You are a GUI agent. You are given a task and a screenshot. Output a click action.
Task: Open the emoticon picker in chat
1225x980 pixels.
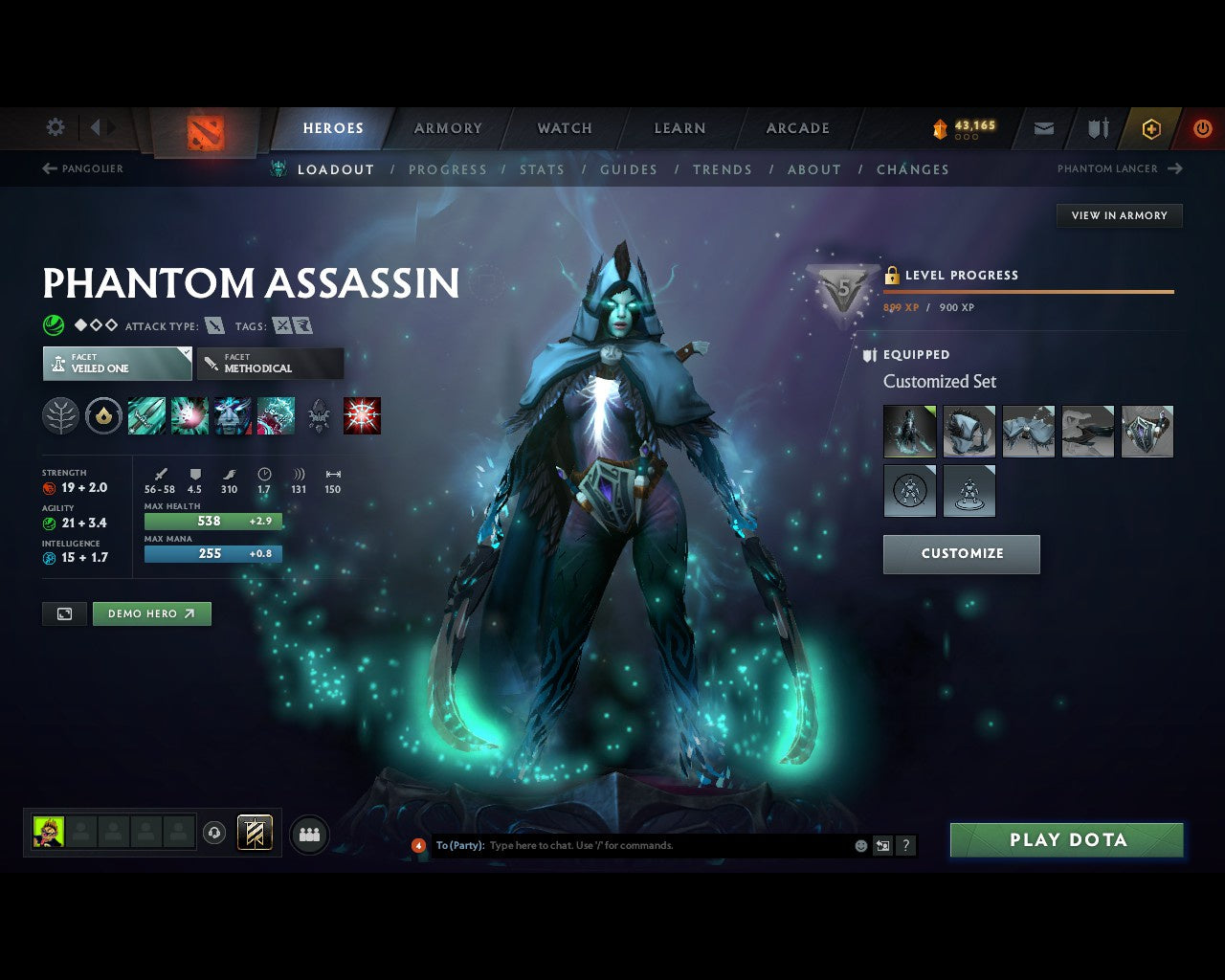(859, 845)
